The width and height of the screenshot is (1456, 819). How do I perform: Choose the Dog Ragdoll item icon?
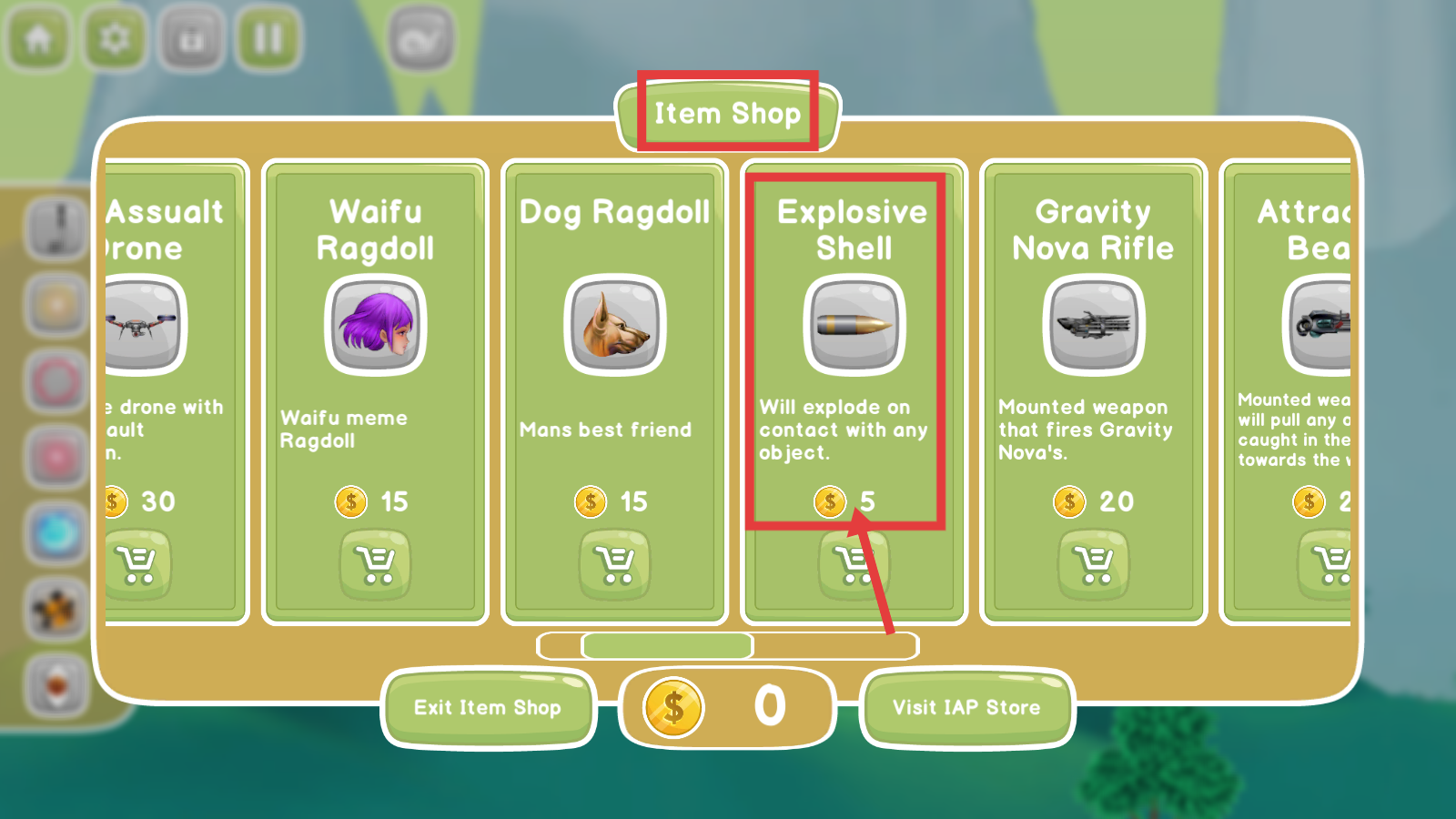tap(615, 326)
